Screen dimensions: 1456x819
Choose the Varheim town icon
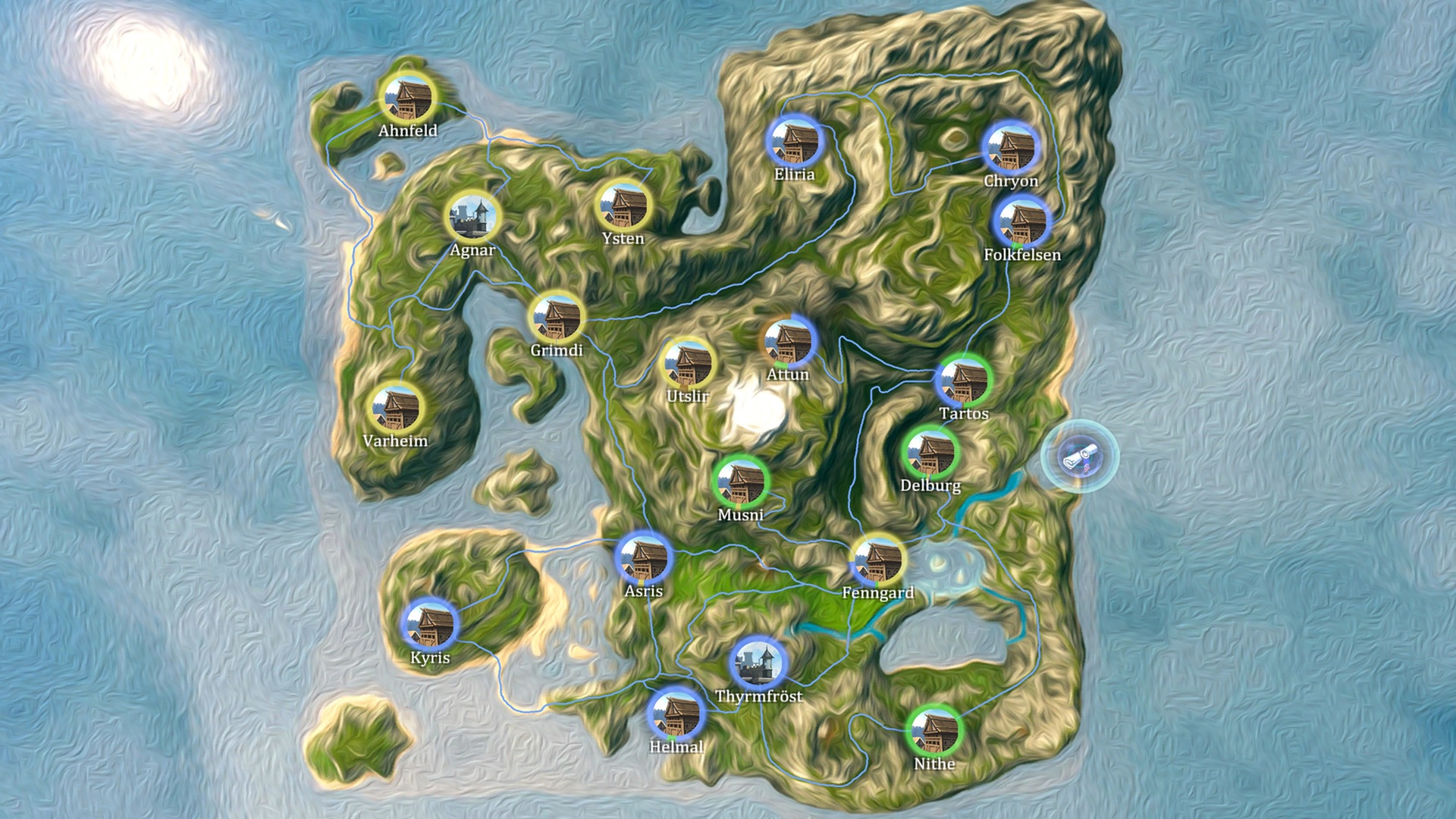pyautogui.click(x=395, y=408)
